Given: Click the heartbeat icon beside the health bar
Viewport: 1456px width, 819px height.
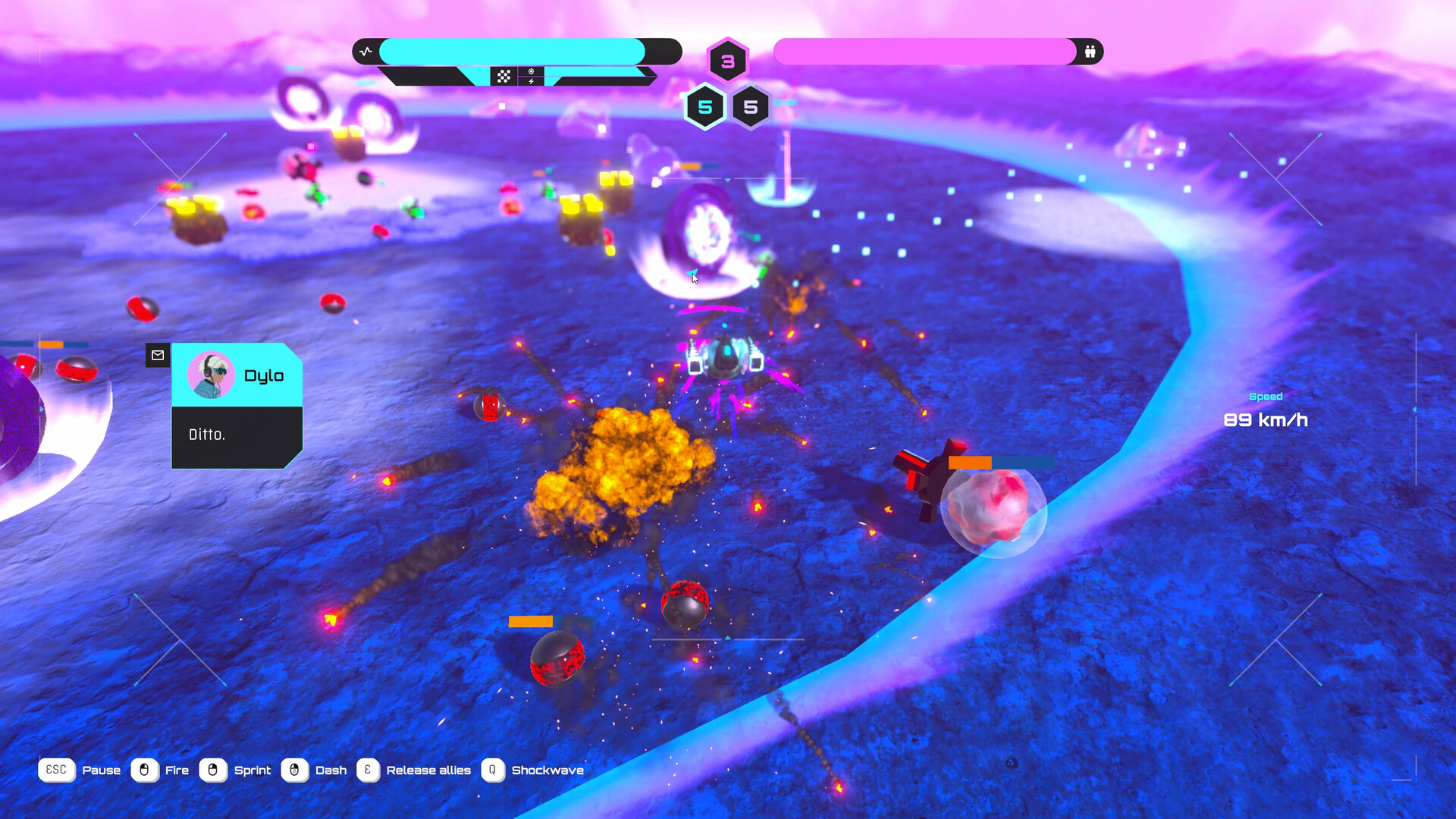Looking at the screenshot, I should (x=366, y=51).
